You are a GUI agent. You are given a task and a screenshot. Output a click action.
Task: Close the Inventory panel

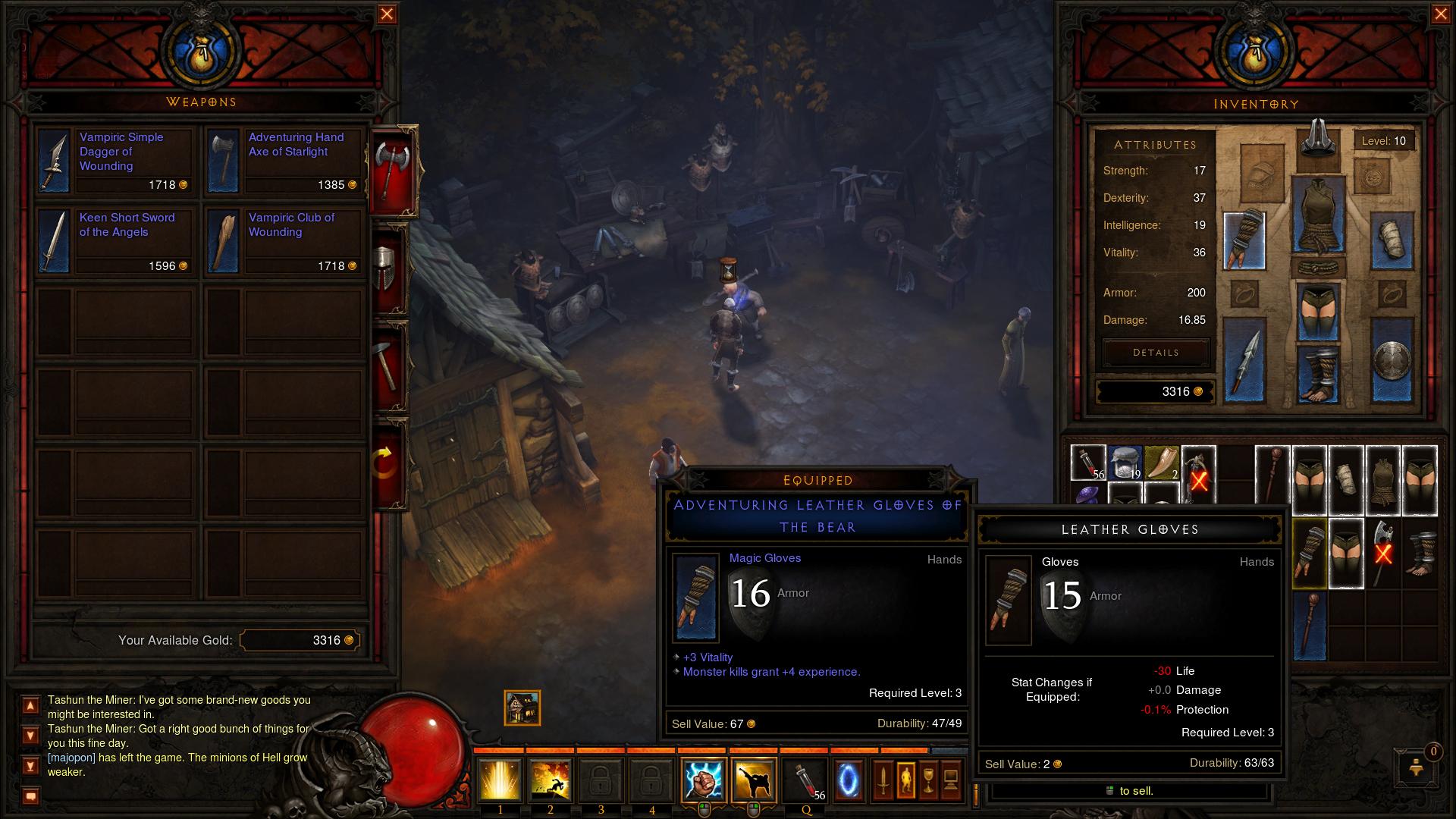(1440, 14)
